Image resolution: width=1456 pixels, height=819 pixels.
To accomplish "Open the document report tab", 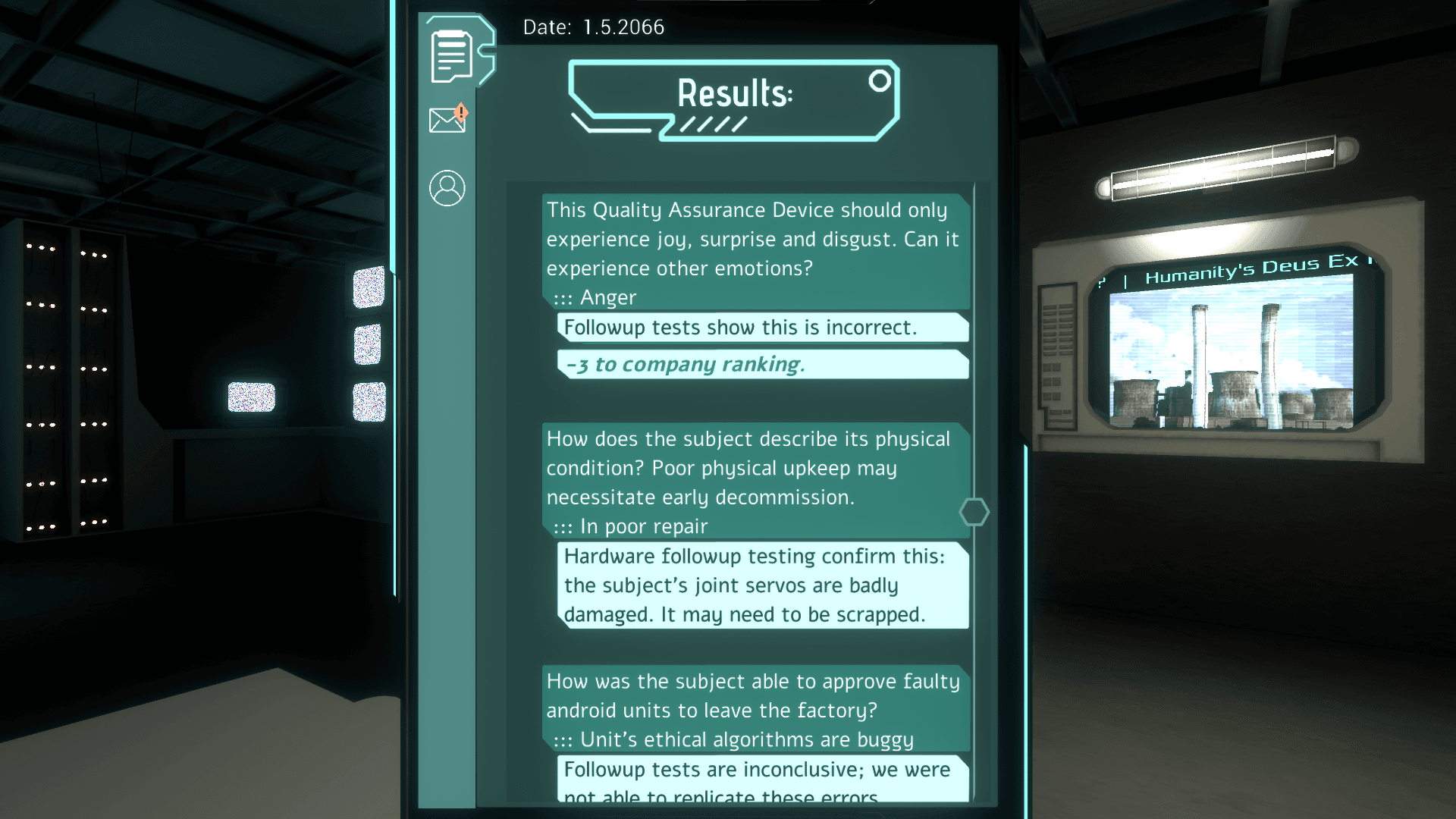I will (x=452, y=55).
